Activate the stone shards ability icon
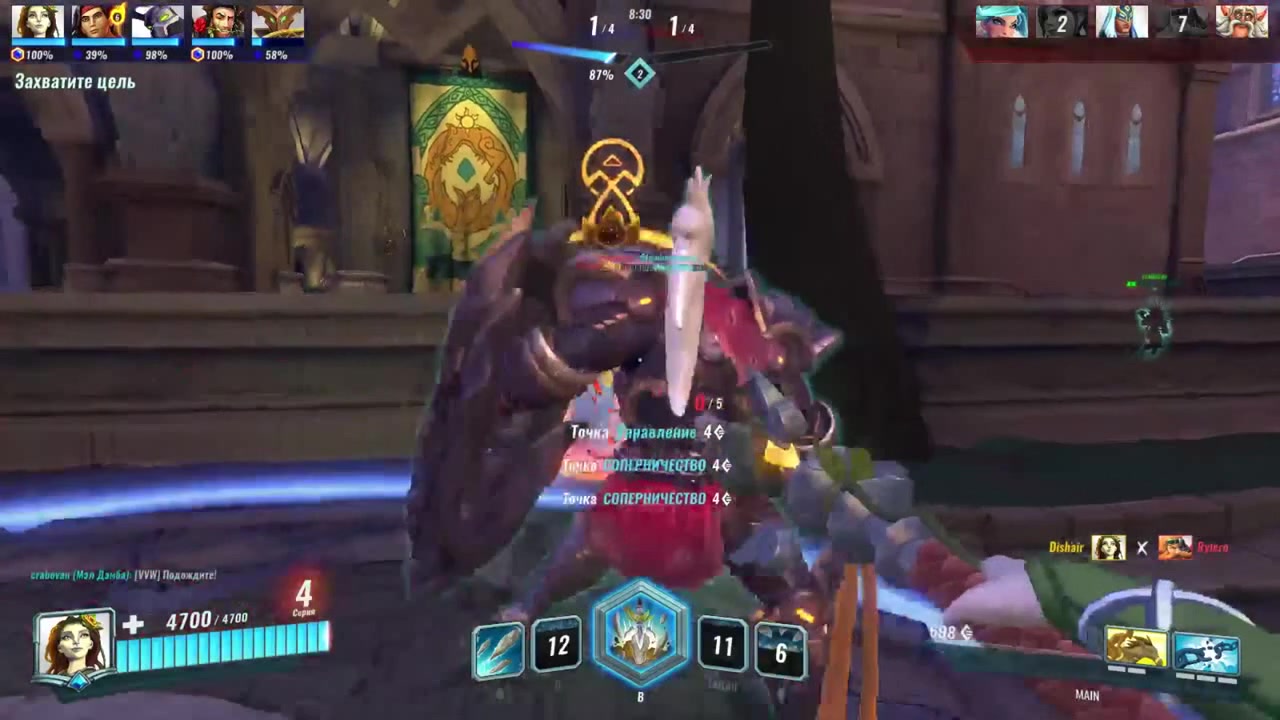 pos(498,648)
